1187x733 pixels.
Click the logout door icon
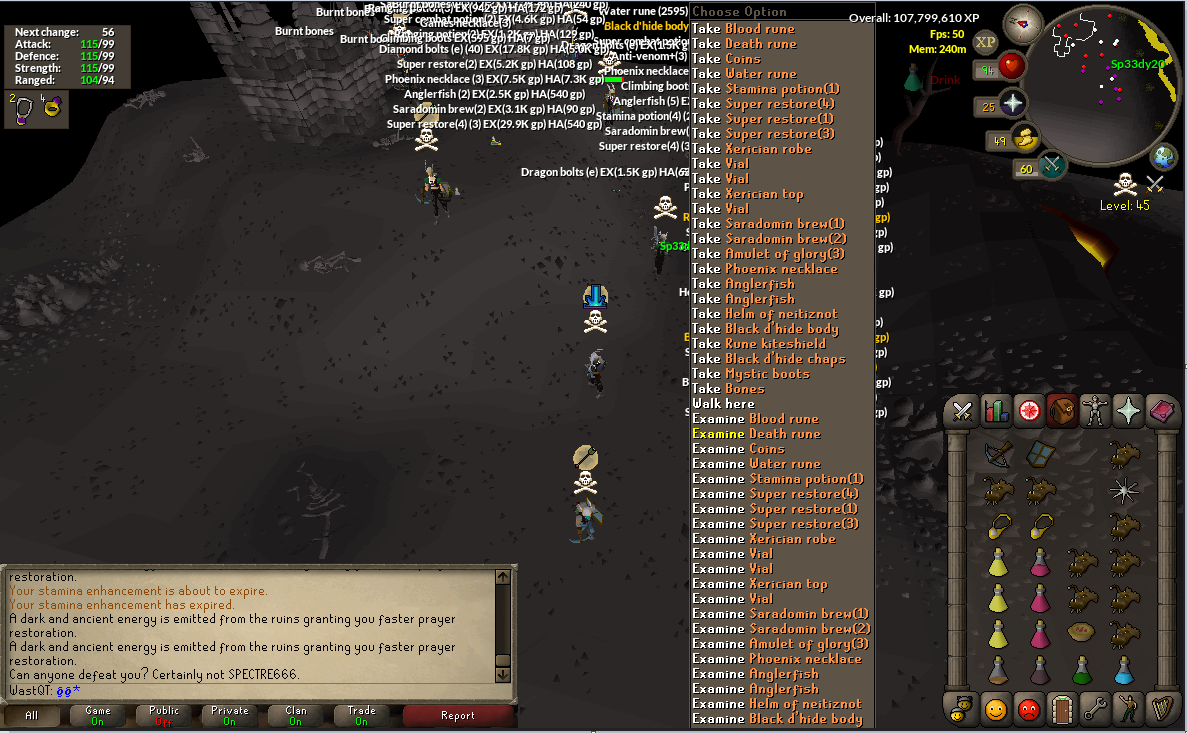coord(1062,709)
